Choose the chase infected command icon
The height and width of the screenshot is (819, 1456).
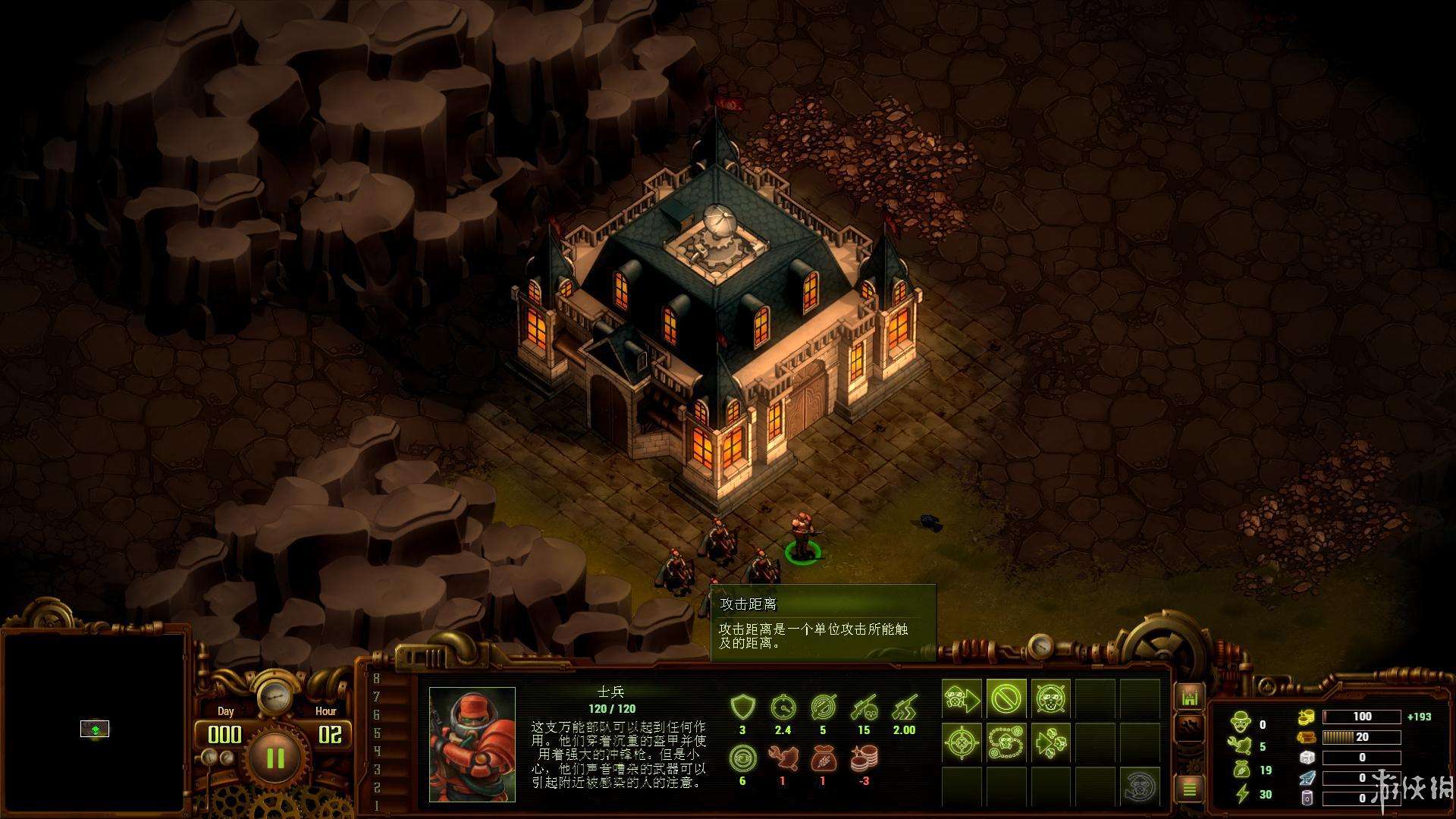click(1050, 742)
